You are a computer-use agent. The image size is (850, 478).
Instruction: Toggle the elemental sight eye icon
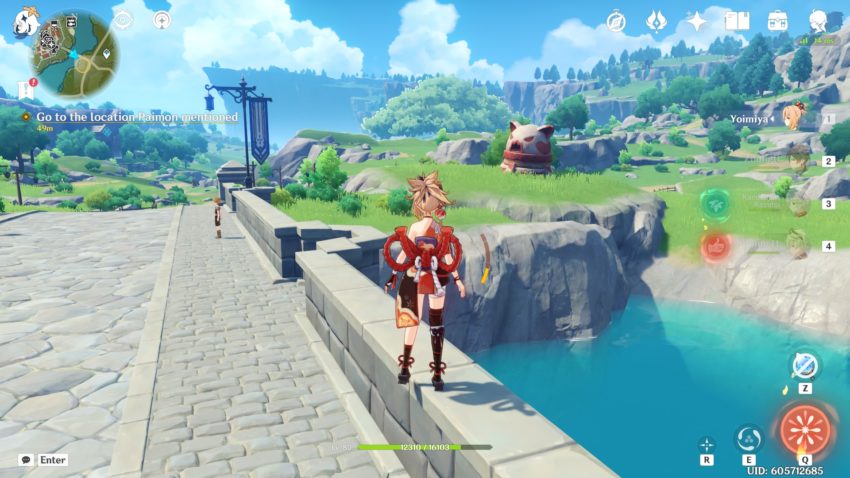point(123,20)
